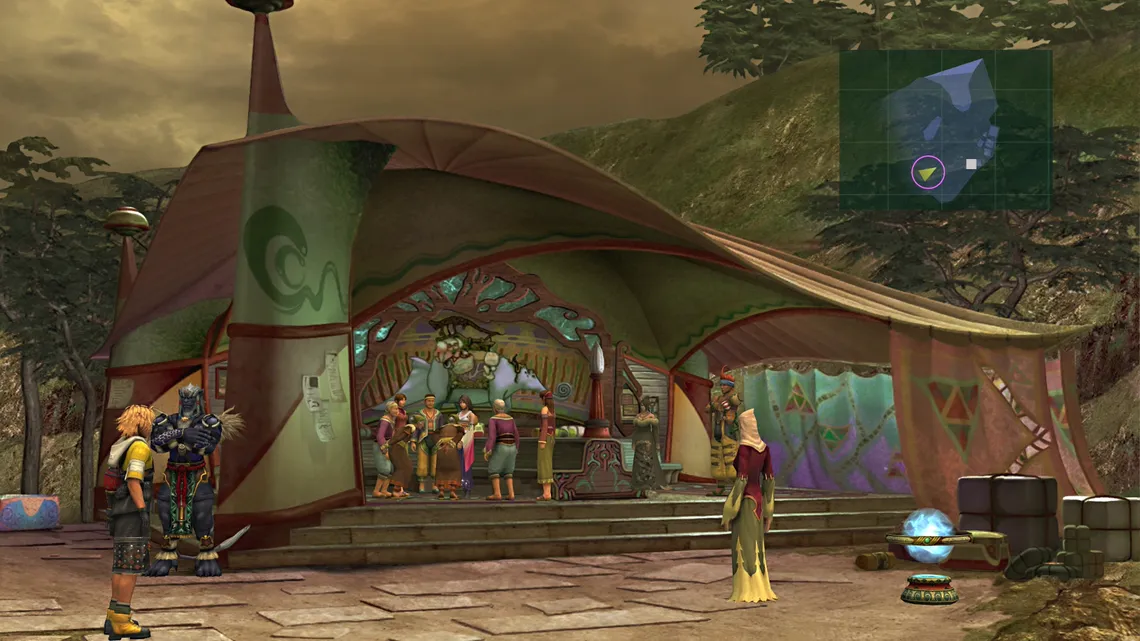The image size is (1140, 641).
Task: Click the white square marker on the minimap
Action: pos(971,163)
